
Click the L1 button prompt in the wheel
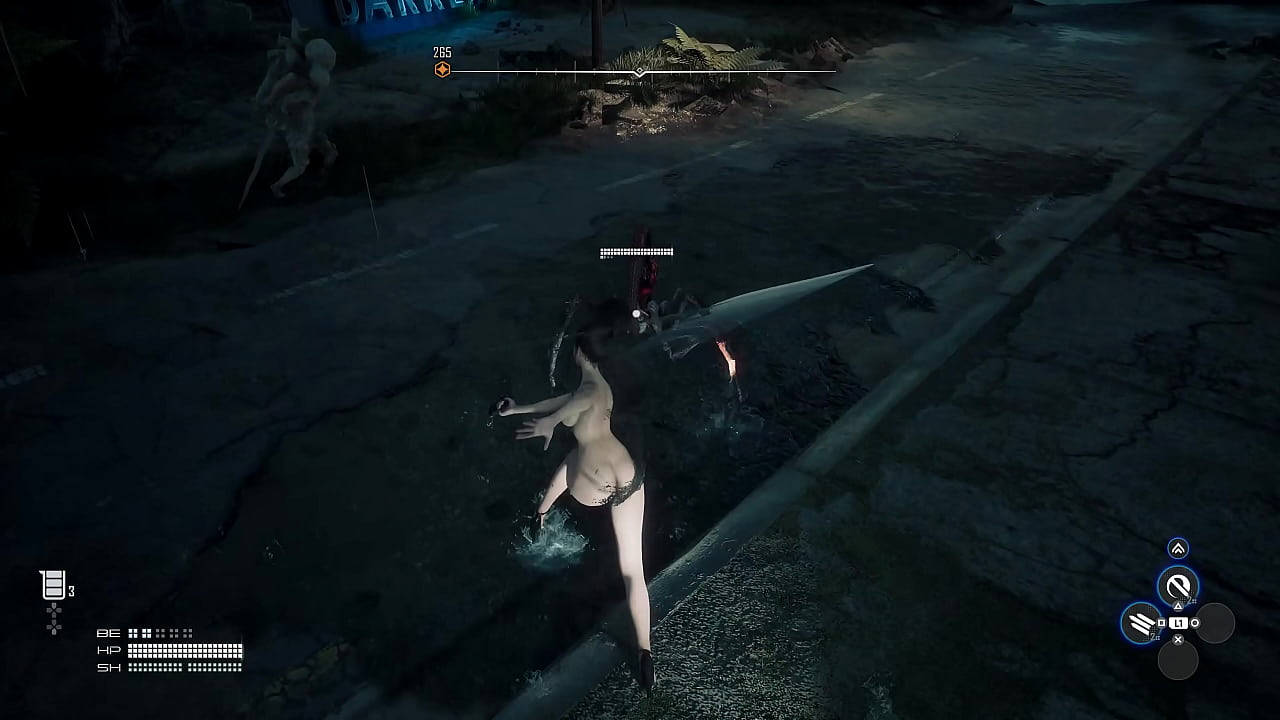(x=1178, y=622)
